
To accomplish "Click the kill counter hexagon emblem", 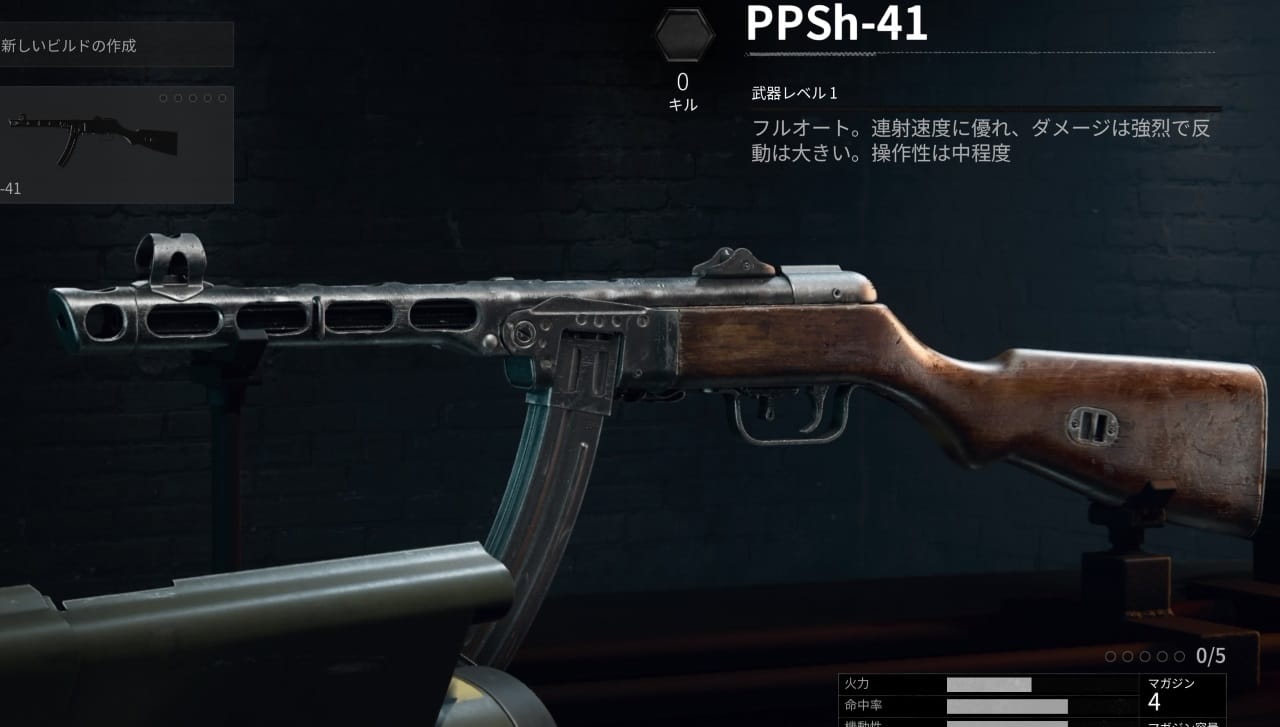I will (684, 33).
